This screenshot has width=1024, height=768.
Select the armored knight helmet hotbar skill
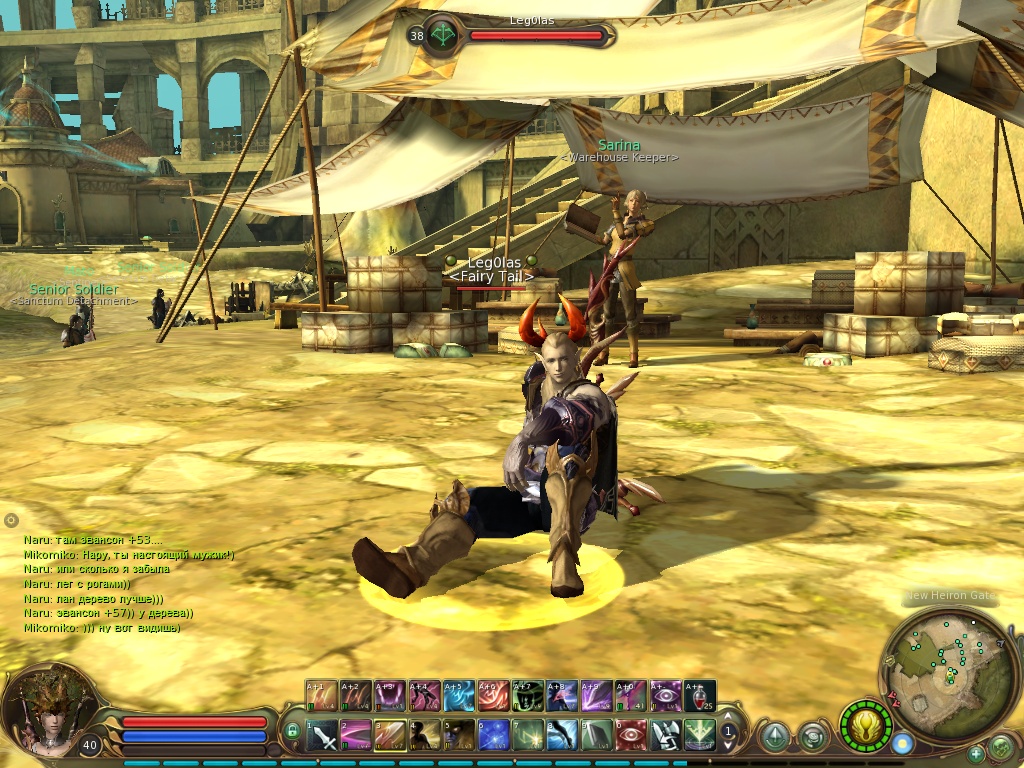(x=665, y=735)
